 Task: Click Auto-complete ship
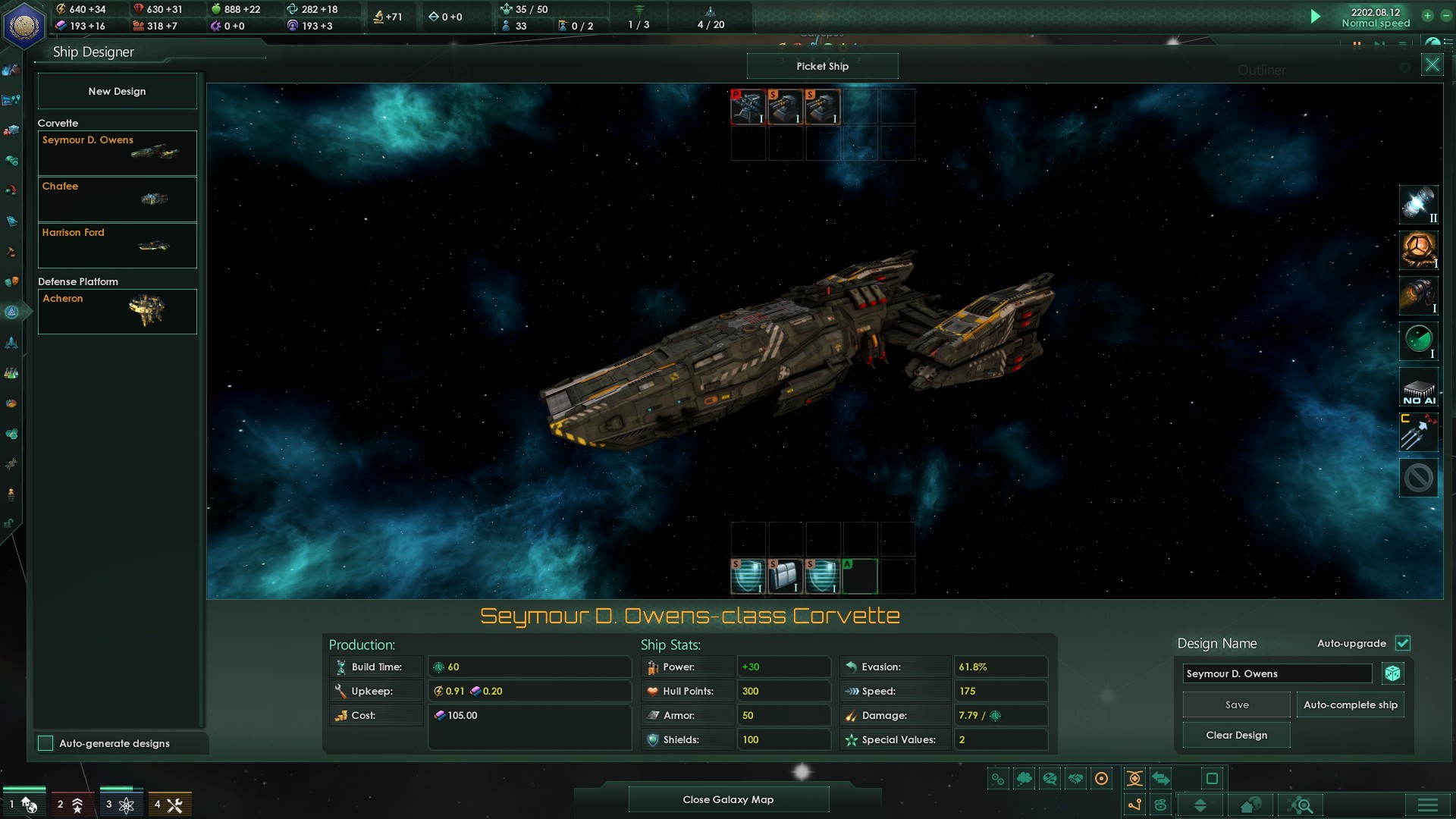coord(1350,704)
